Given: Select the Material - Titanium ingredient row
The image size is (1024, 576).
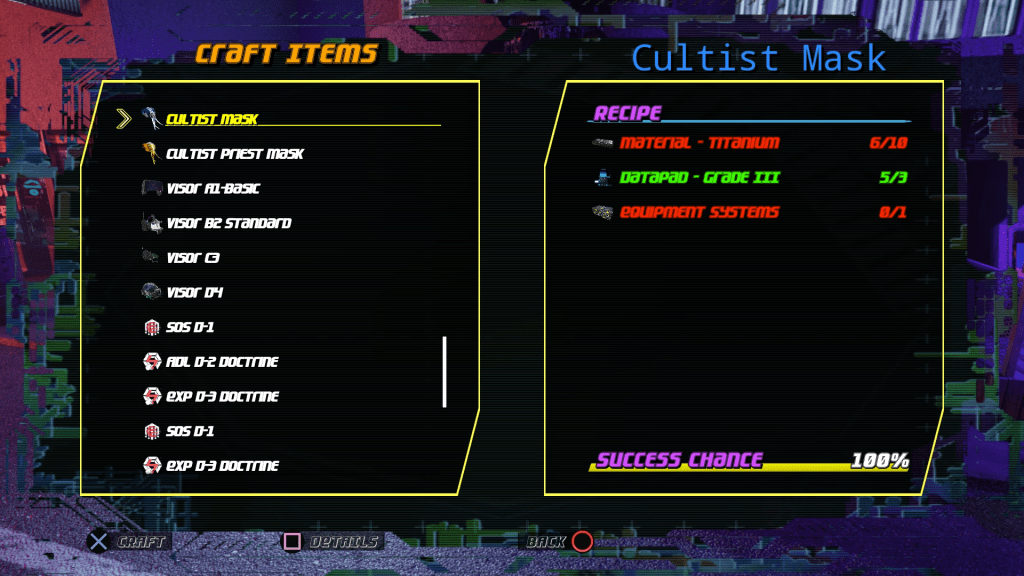Looking at the screenshot, I should 699,143.
